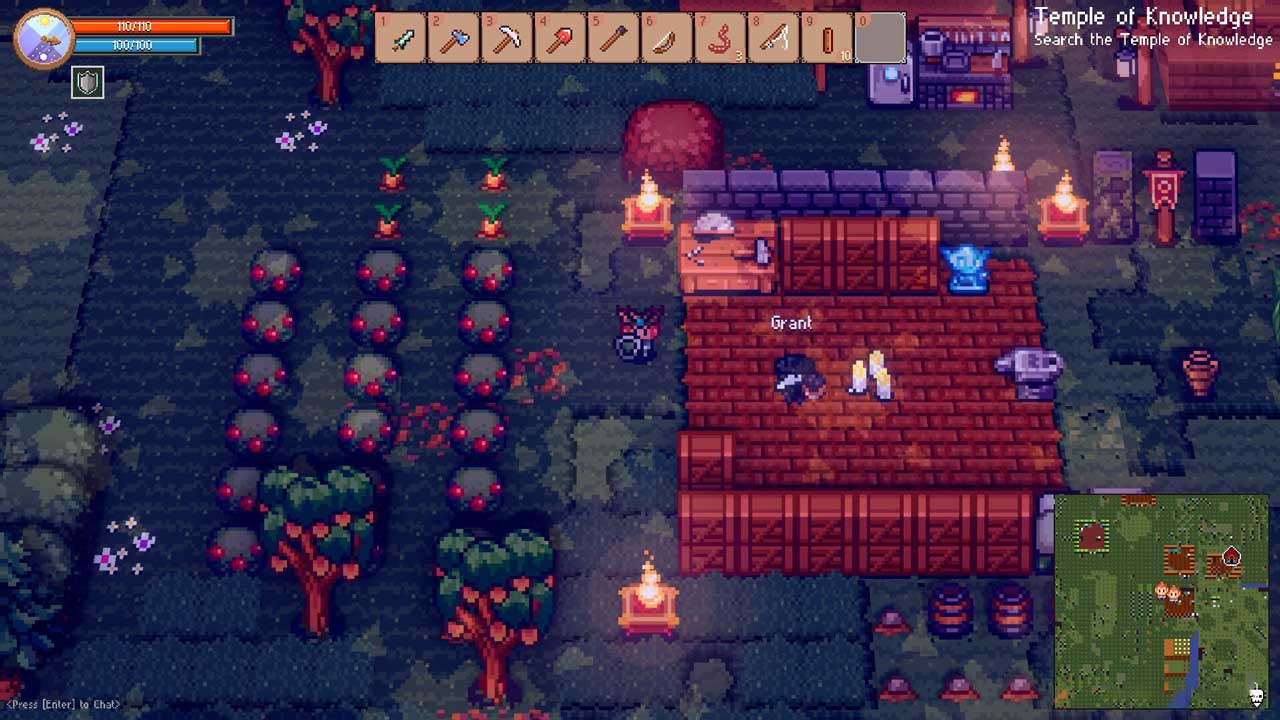Select the sword in hotbar slot 1
The image size is (1280, 720).
[x=402, y=39]
